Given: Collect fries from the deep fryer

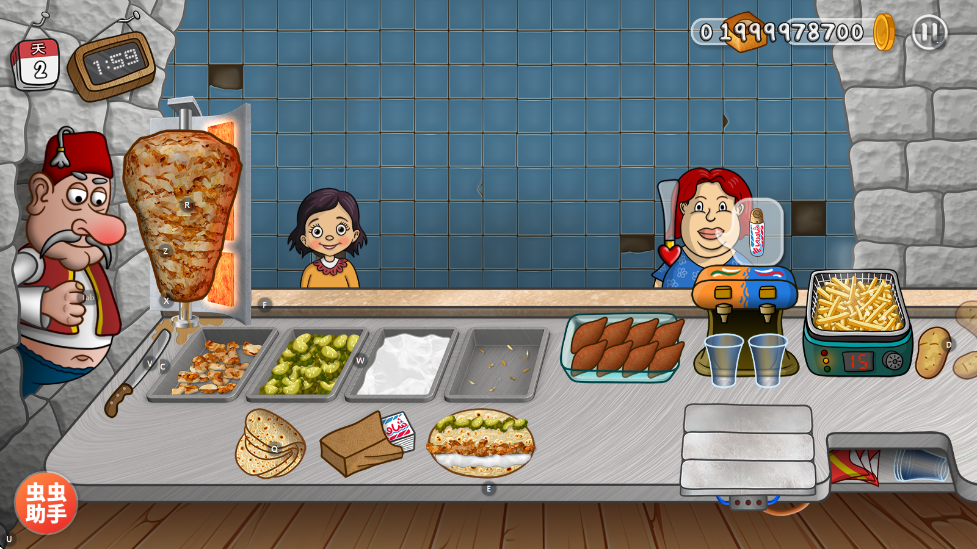Looking at the screenshot, I should coord(858,305).
